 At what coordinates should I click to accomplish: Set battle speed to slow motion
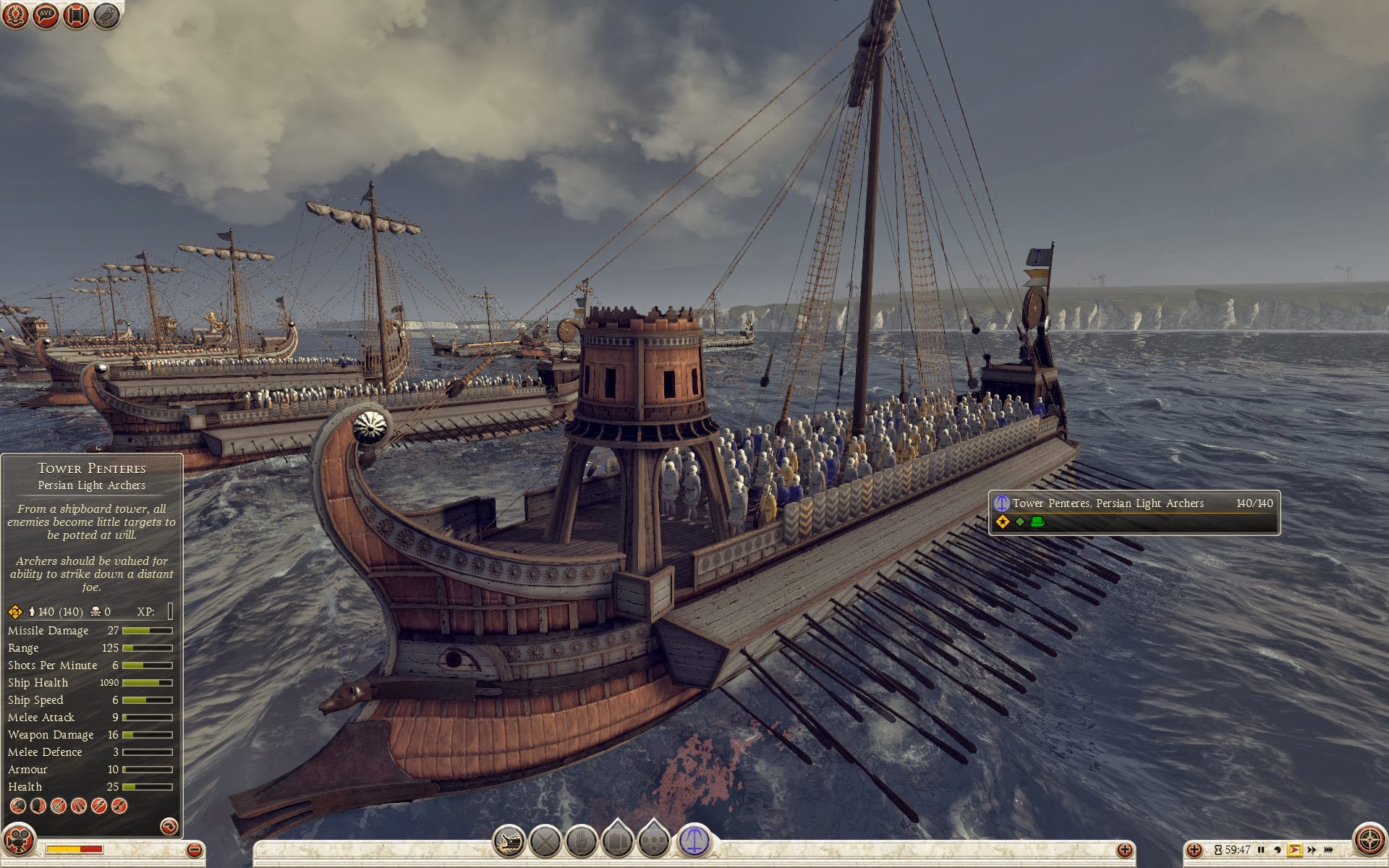[1278, 850]
